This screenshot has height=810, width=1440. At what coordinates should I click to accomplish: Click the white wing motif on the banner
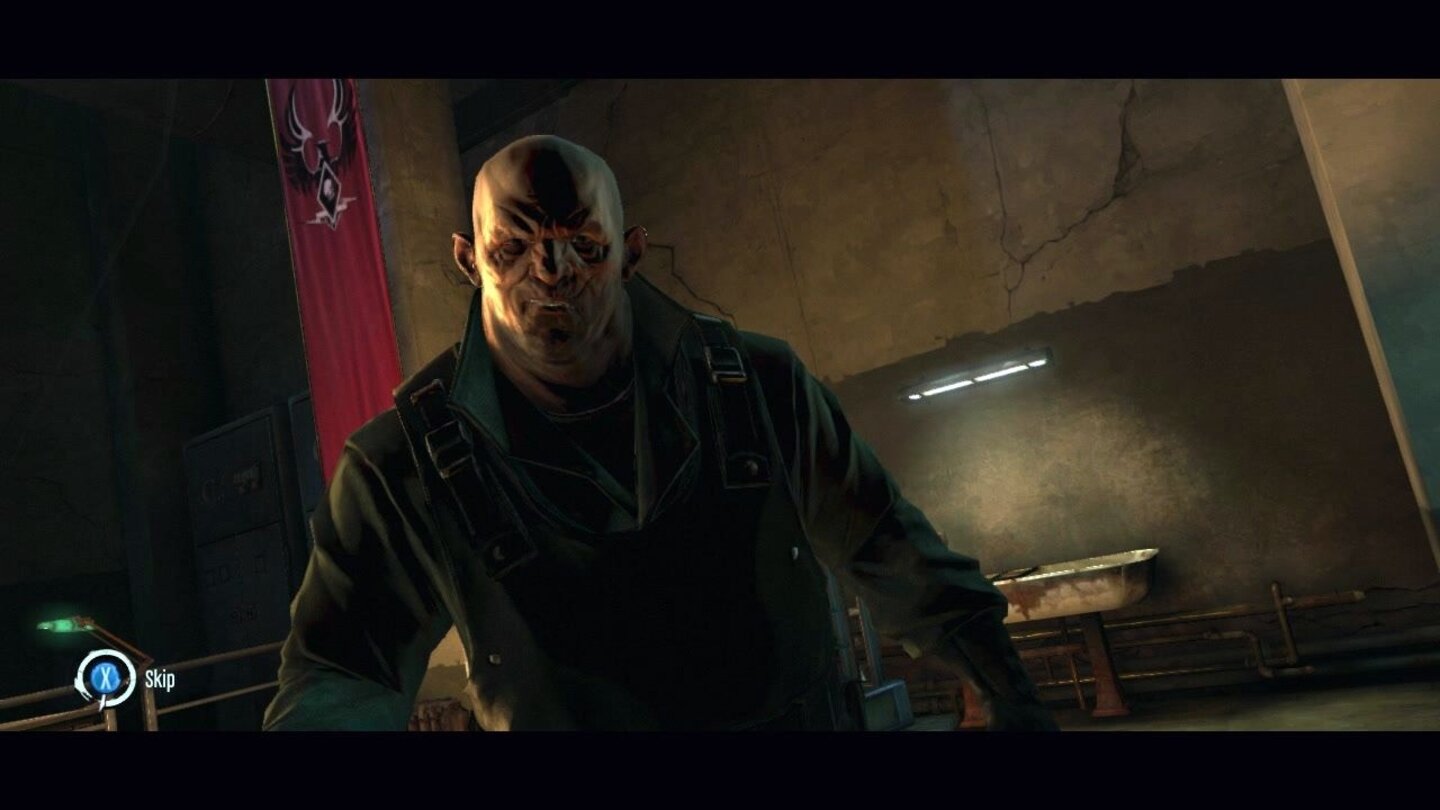pos(313,118)
